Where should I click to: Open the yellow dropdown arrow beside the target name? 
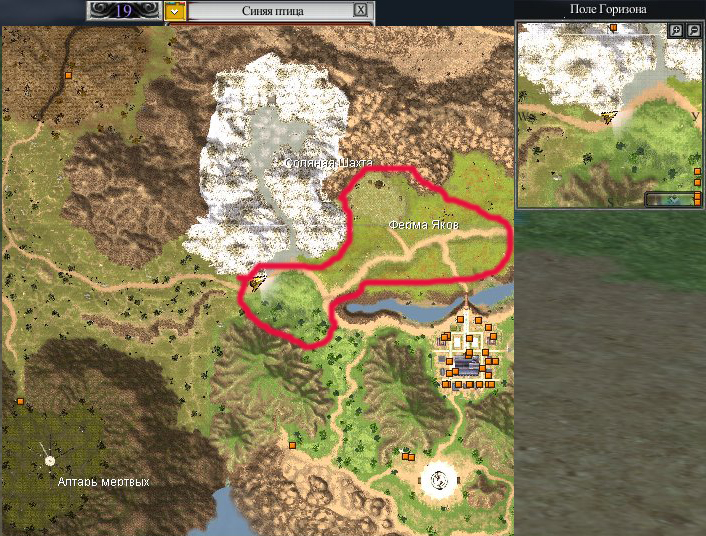175,11
